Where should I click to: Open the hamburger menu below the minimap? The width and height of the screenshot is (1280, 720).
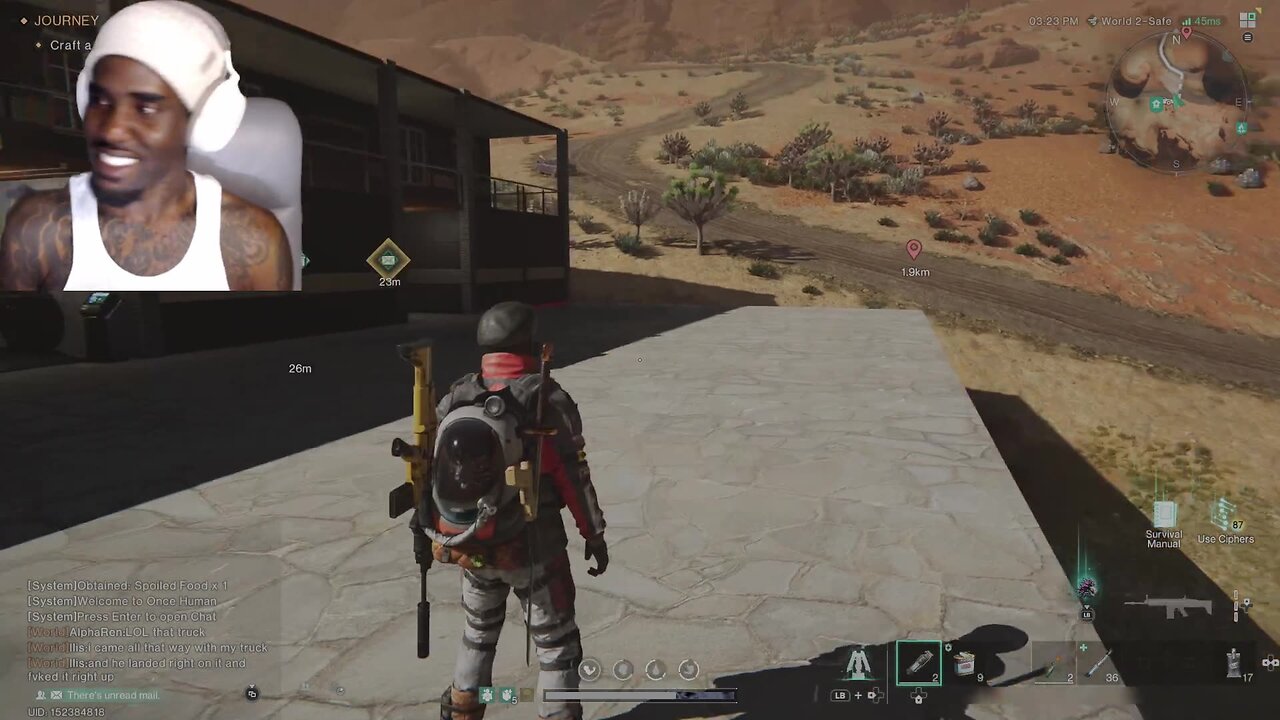pos(1247,38)
